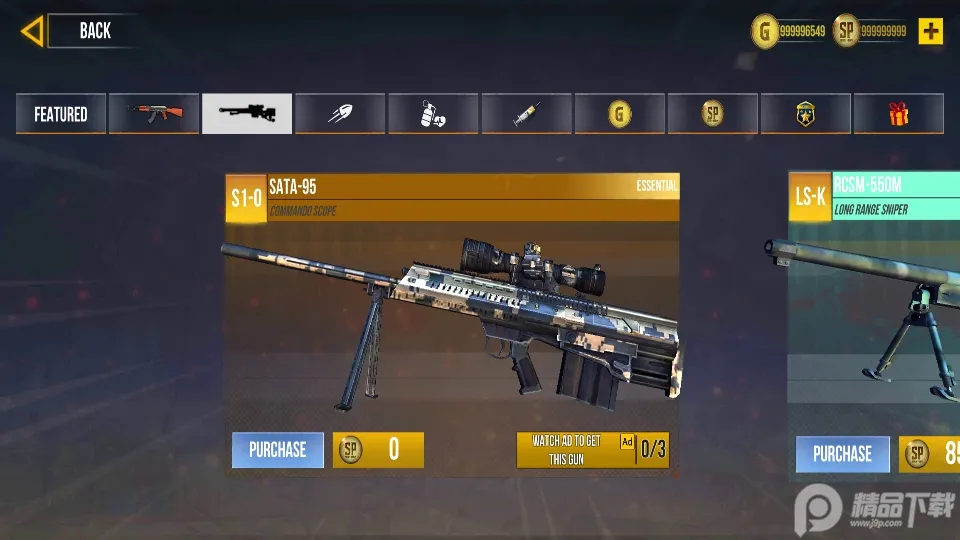Open the rocket category tab
Screen dimensions: 960x540
coord(340,114)
